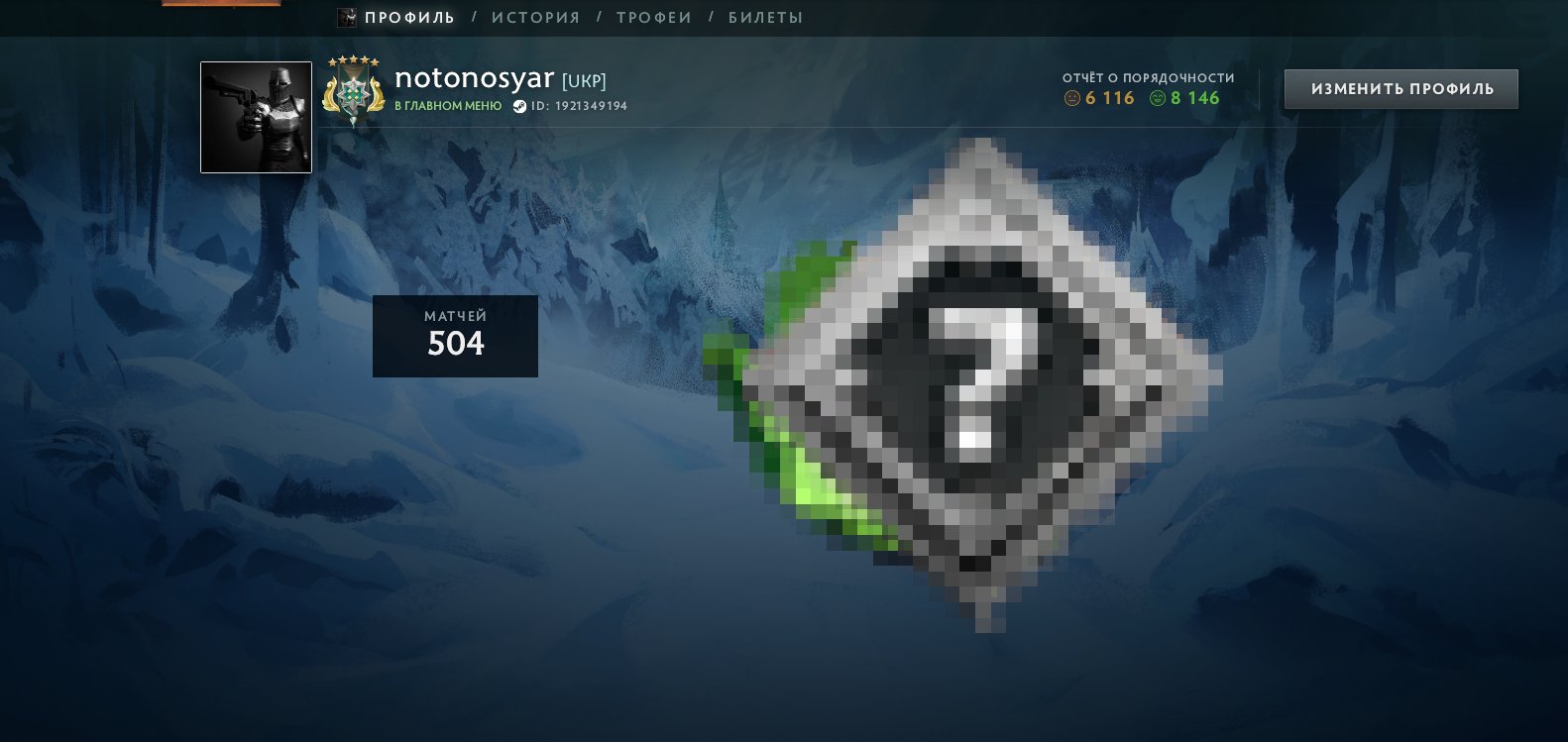This screenshot has height=742, width=1568.
Task: Click the Steam icon next to the player ID
Action: click(x=519, y=106)
